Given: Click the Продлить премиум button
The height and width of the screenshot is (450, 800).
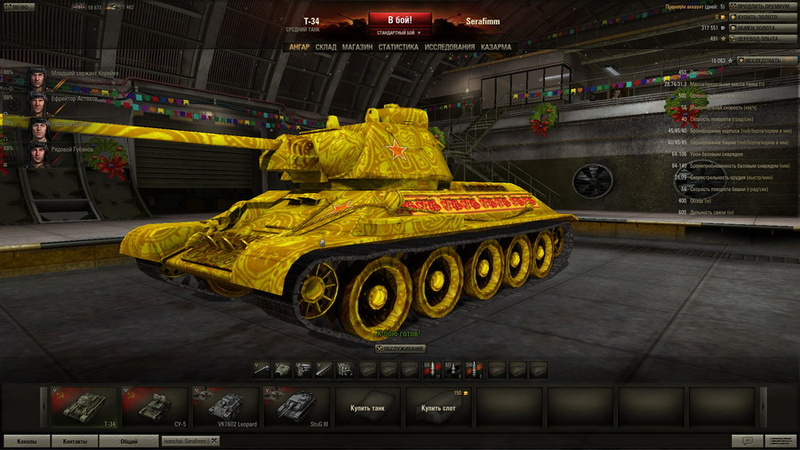Looking at the screenshot, I should click(763, 6).
